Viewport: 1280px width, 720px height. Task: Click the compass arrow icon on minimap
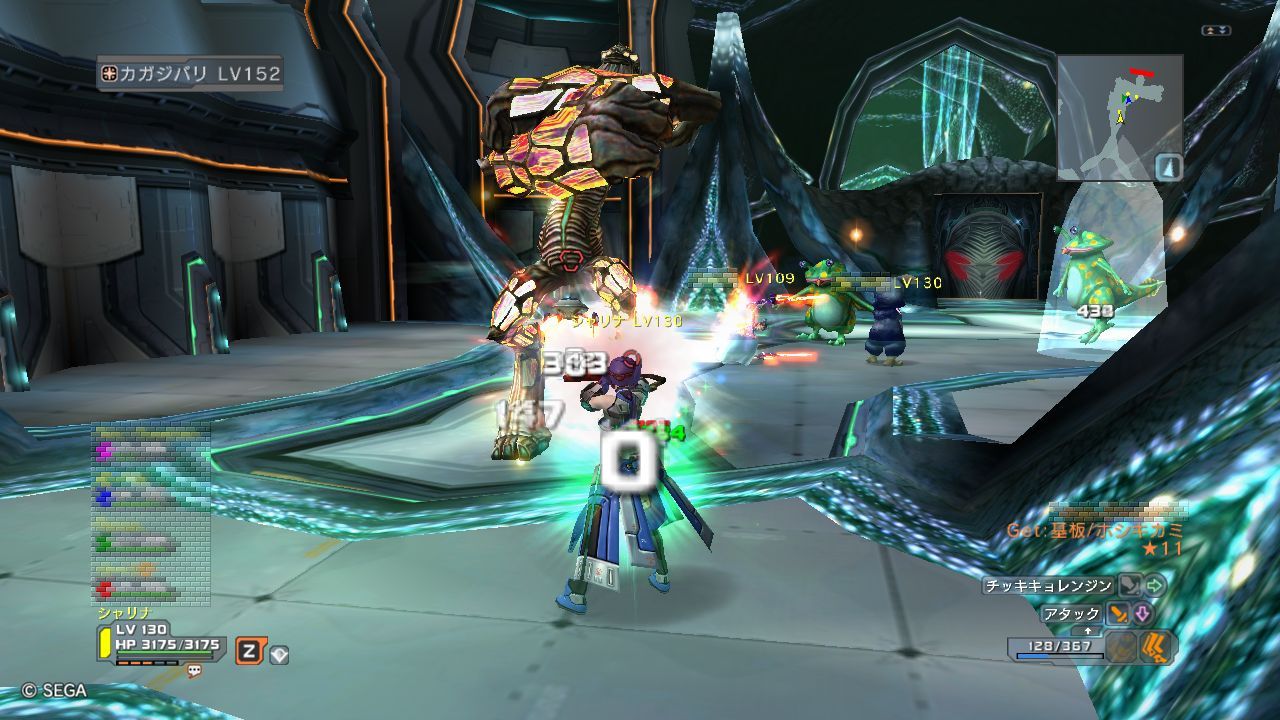(1168, 166)
